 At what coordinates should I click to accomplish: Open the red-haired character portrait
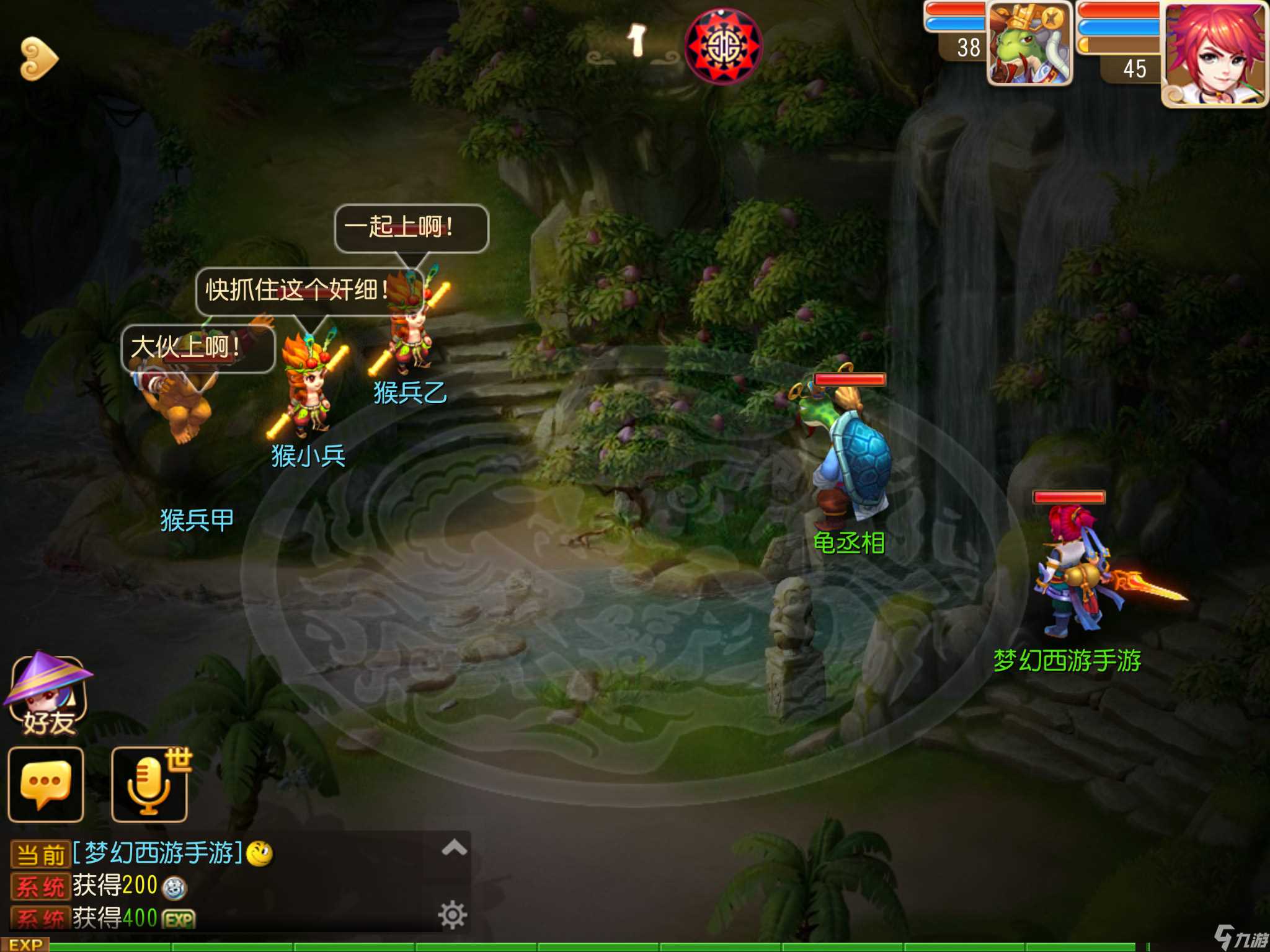tap(1214, 53)
